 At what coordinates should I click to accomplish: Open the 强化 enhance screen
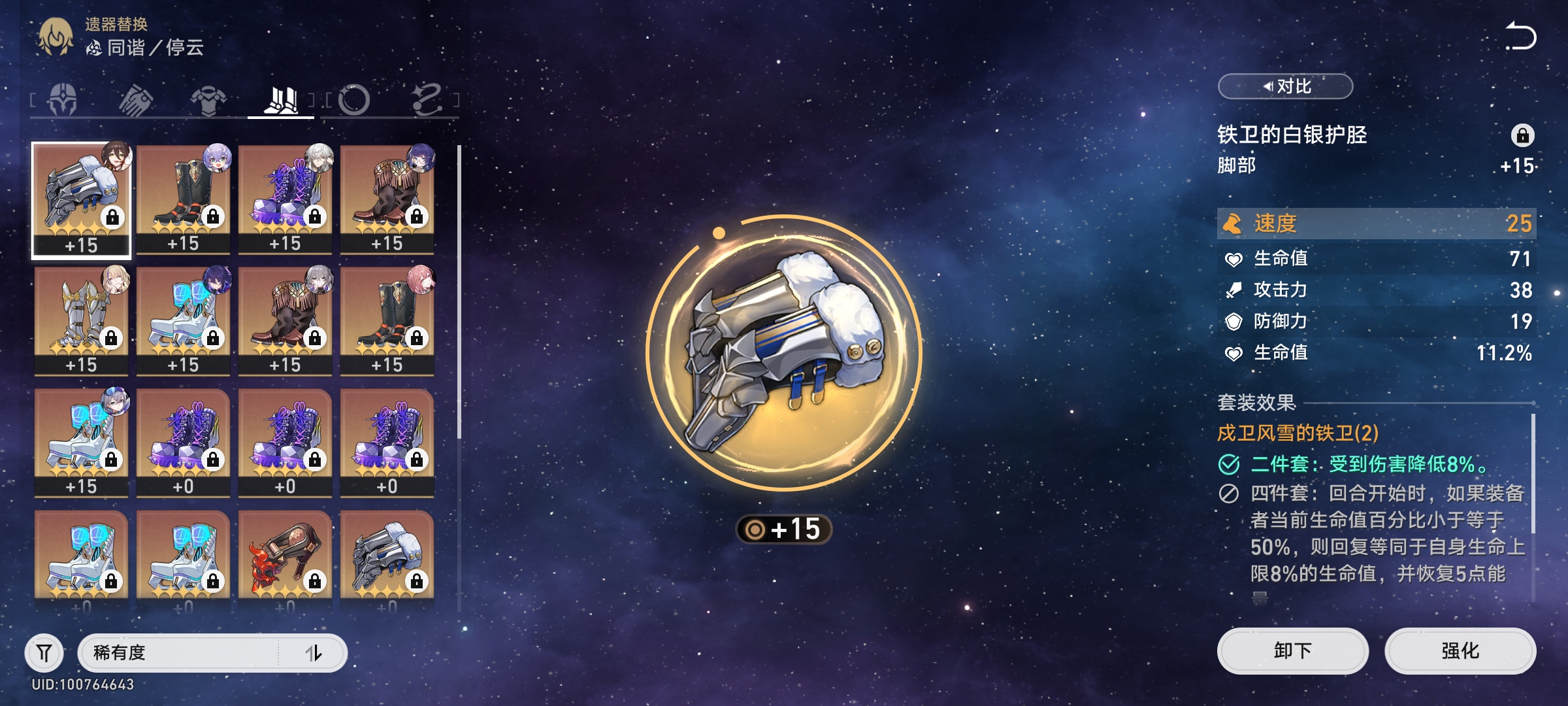pyautogui.click(x=1460, y=651)
